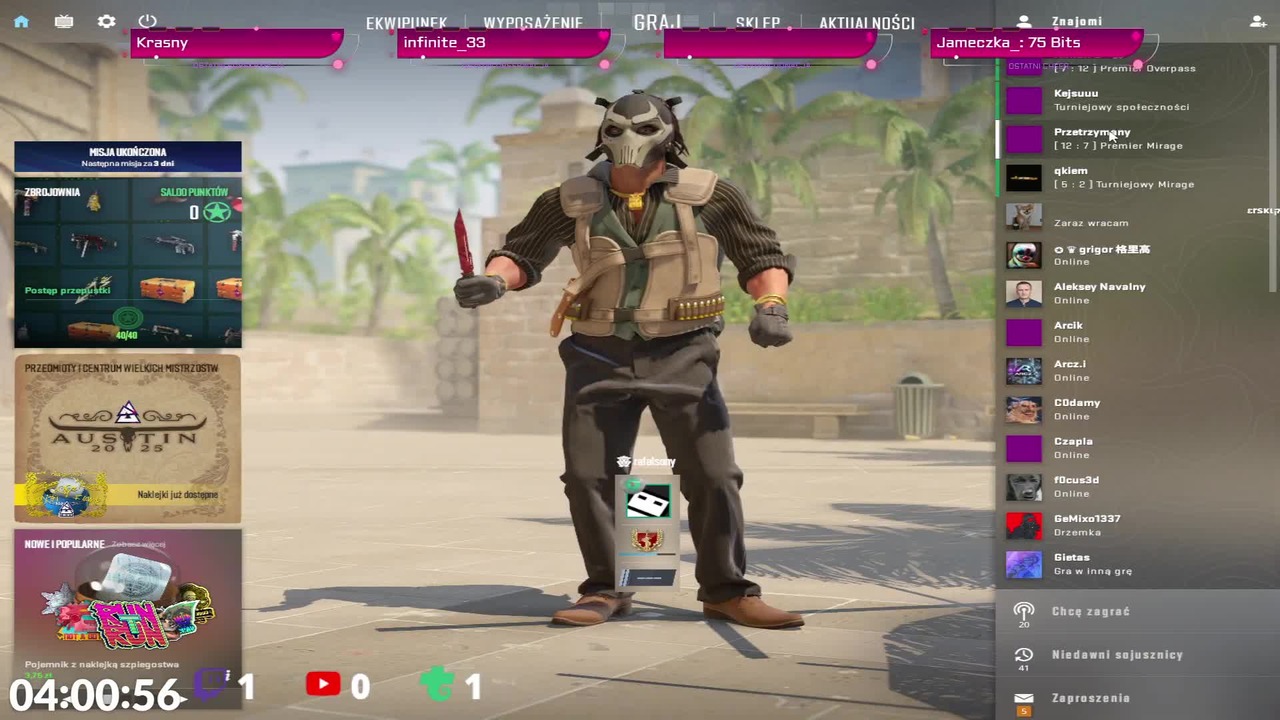
Task: Click the add friend icon
Action: [1257, 21]
